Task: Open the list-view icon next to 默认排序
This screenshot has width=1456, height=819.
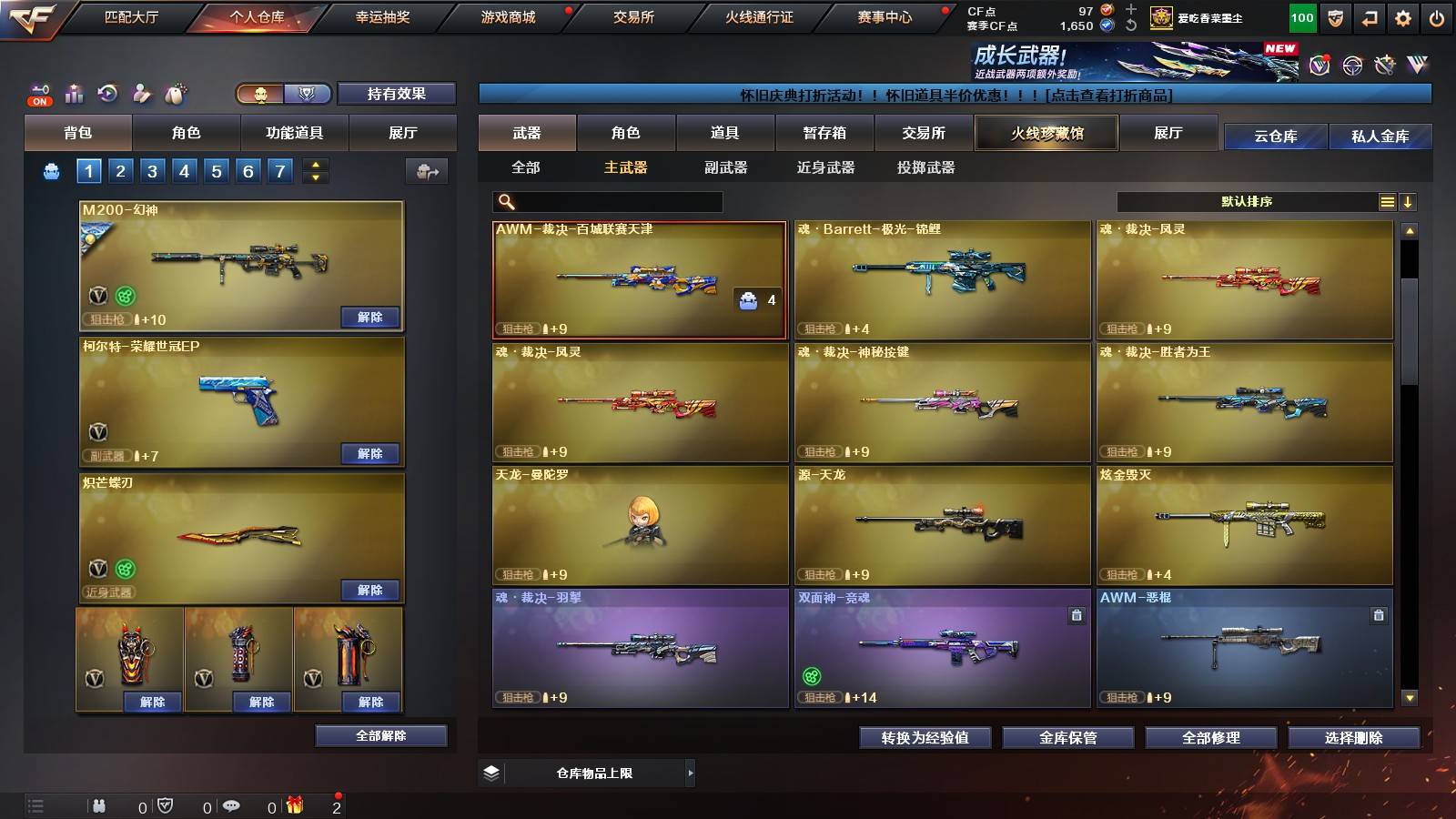Action: [1387, 201]
